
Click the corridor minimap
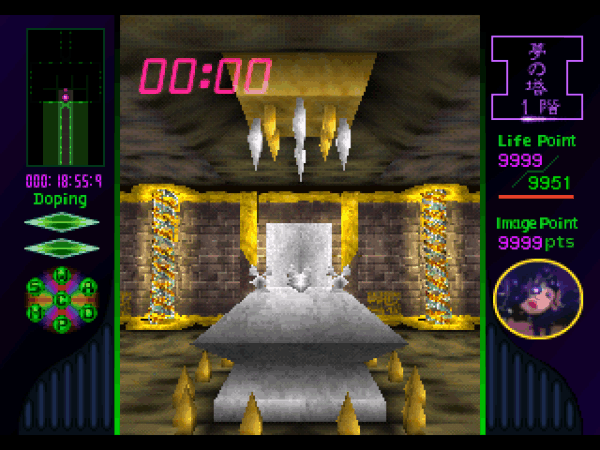(65, 98)
